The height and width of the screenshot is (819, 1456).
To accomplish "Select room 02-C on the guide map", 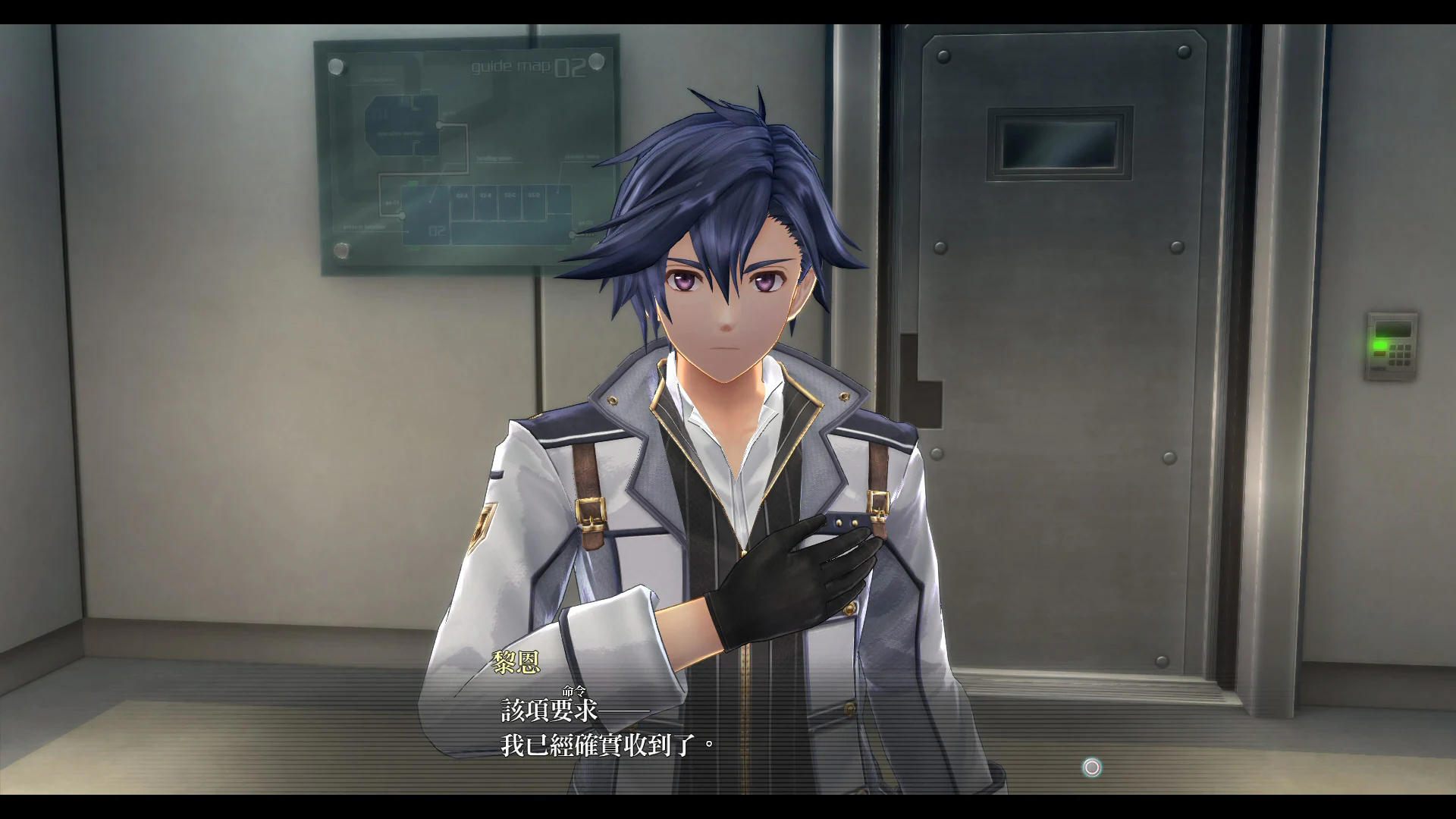I will click(511, 196).
